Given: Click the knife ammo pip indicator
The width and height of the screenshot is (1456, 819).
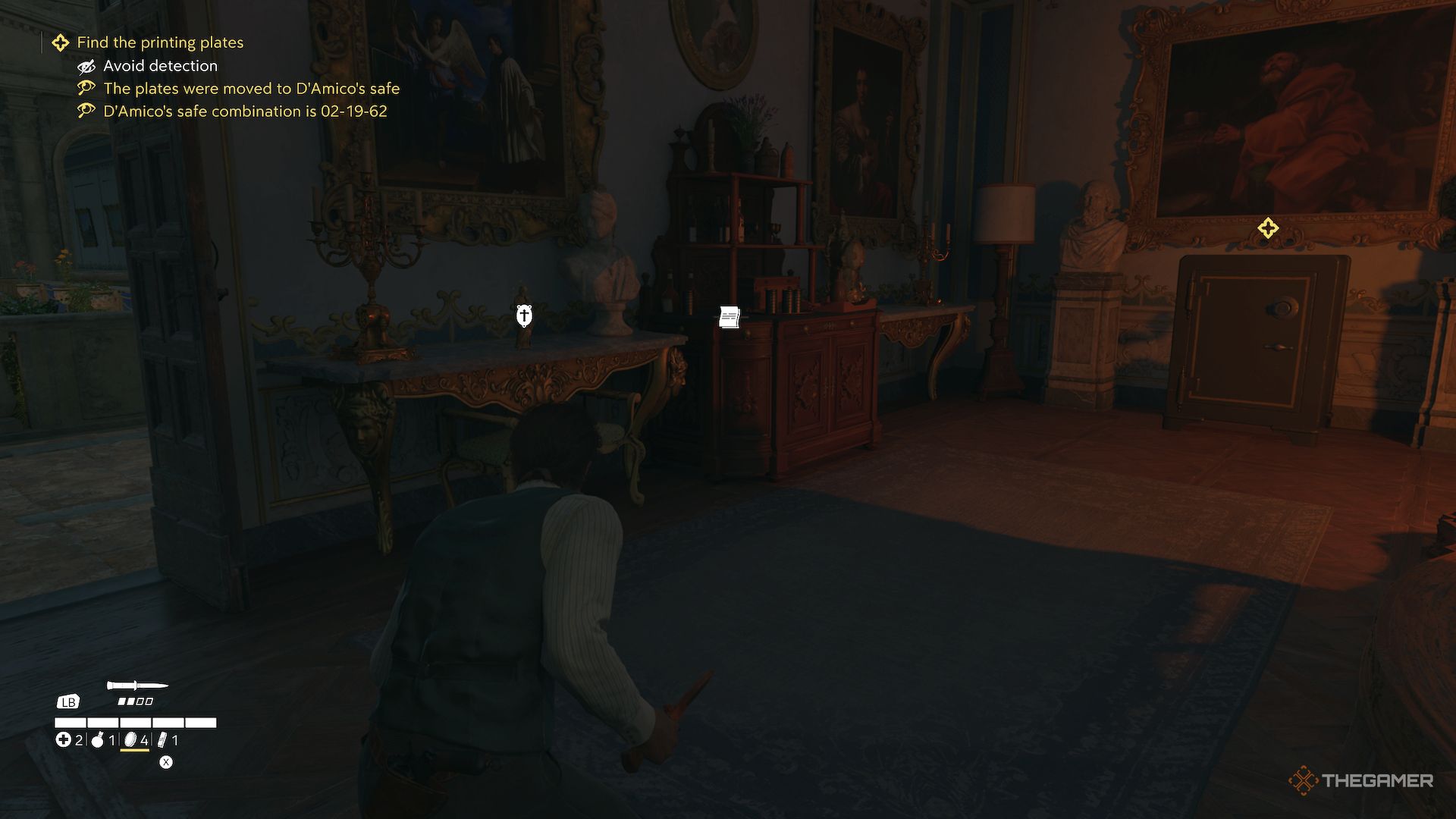Looking at the screenshot, I should coord(135,701).
